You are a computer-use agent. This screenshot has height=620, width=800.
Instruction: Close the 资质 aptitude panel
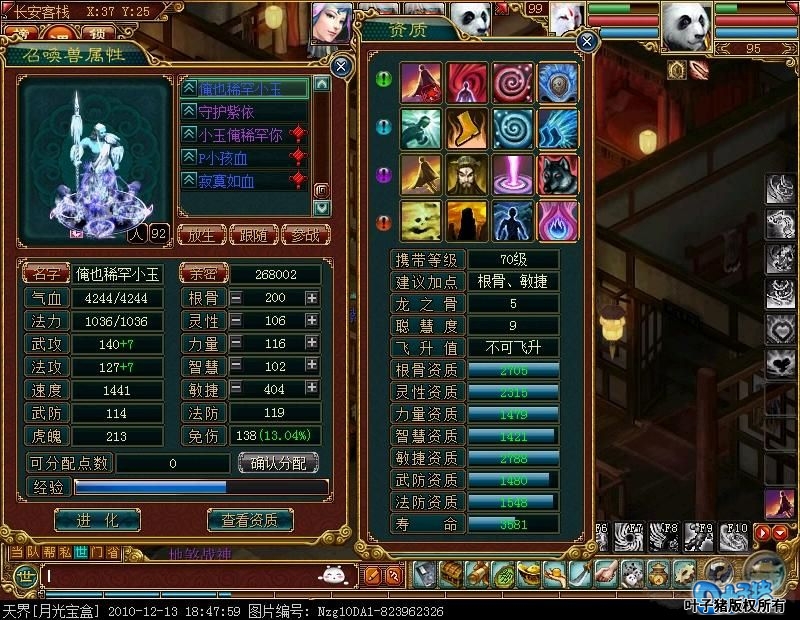587,41
